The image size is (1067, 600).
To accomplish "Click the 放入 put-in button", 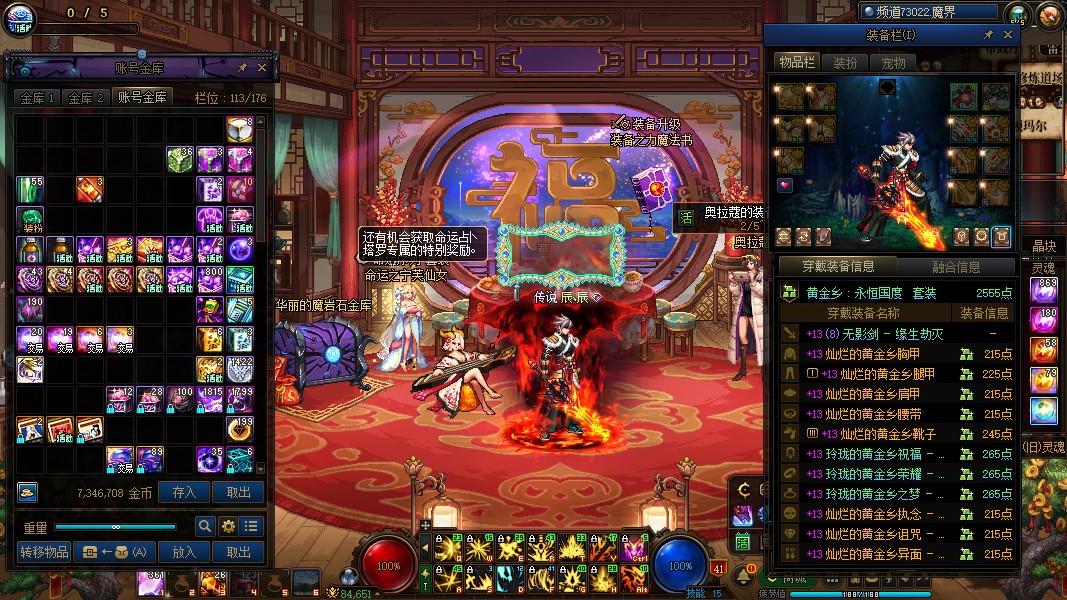I will 184,552.
